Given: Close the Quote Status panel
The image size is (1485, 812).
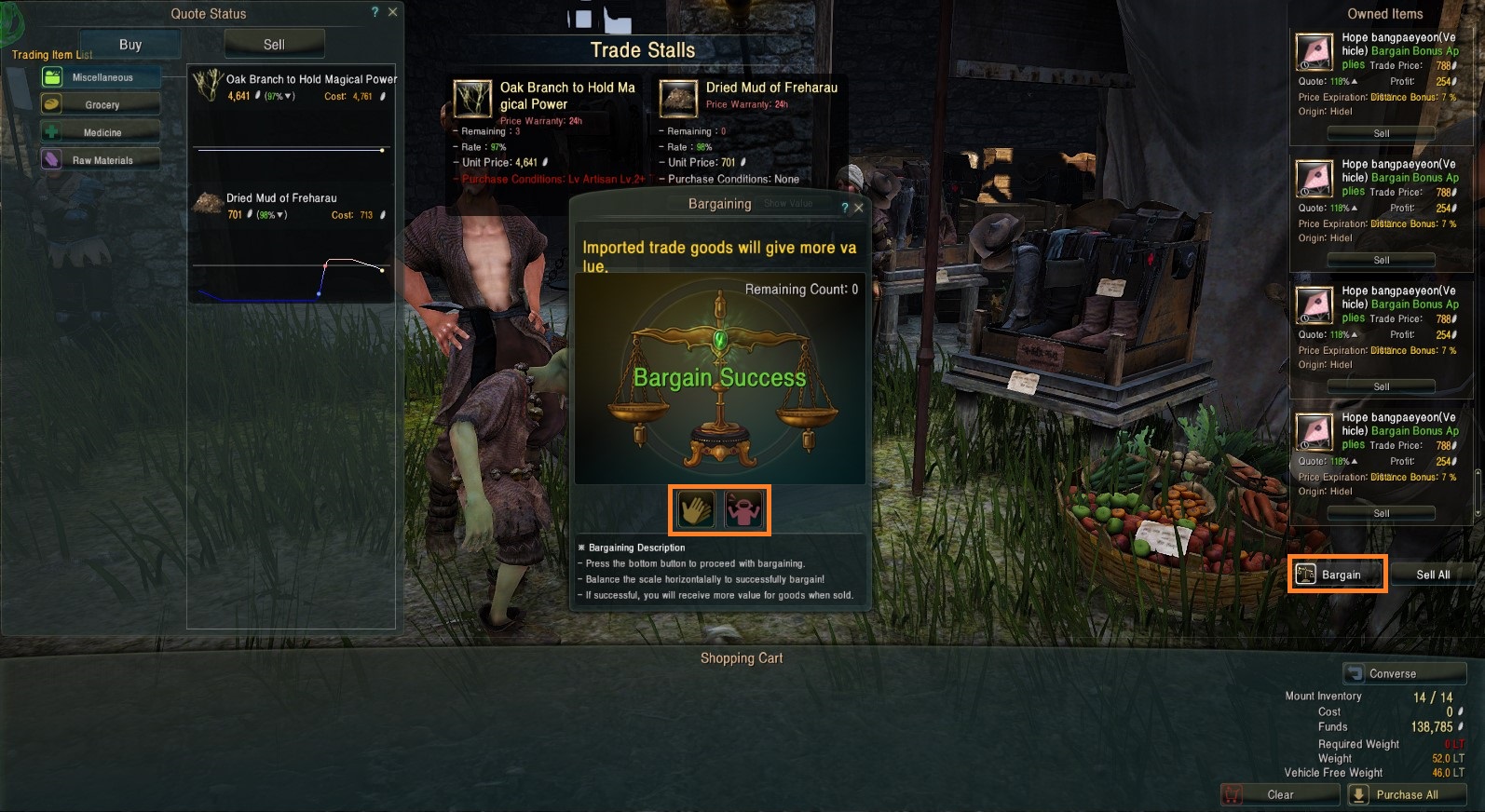Looking at the screenshot, I should [x=393, y=12].
